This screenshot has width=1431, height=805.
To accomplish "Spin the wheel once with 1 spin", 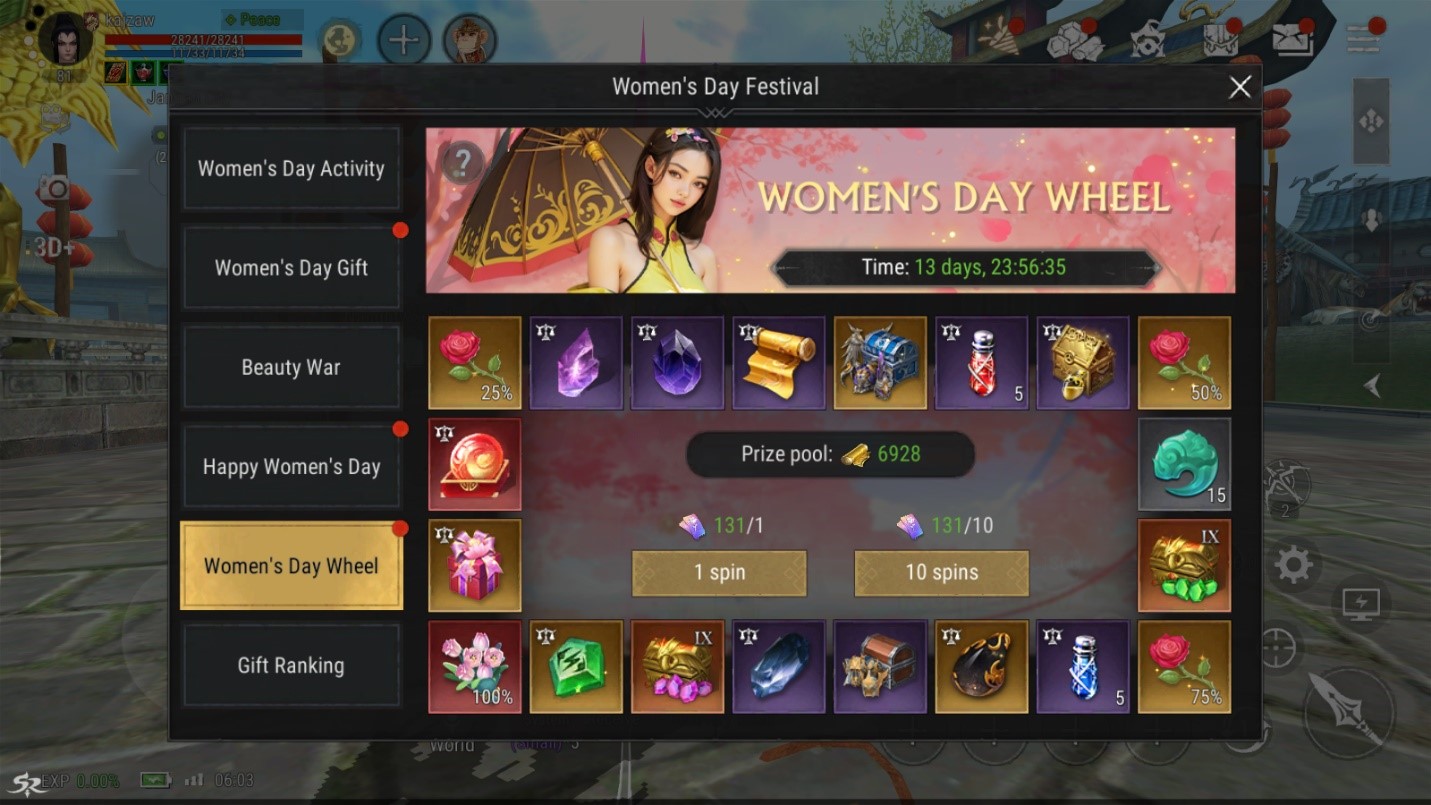I will (719, 573).
